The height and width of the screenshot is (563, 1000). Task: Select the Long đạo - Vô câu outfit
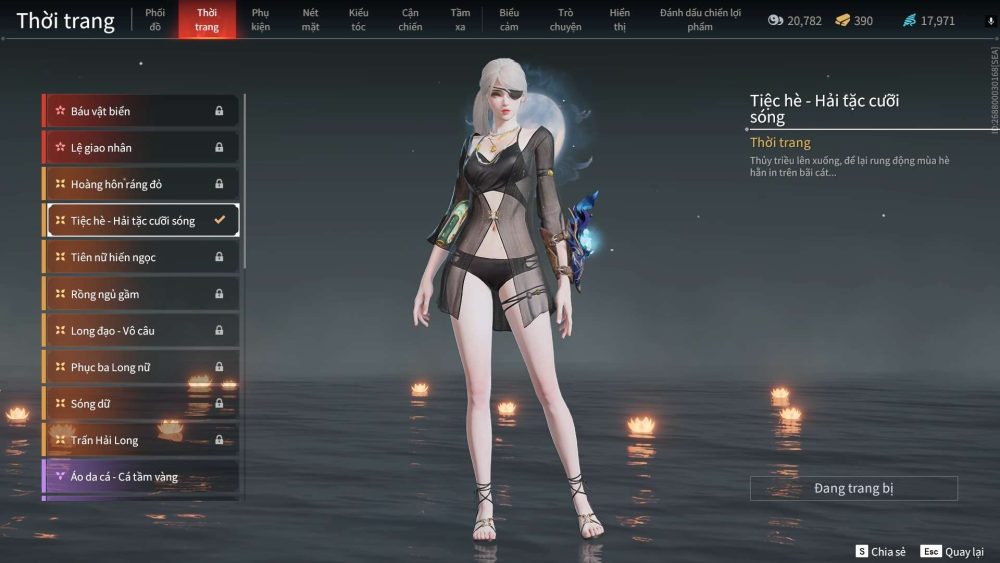coord(141,330)
